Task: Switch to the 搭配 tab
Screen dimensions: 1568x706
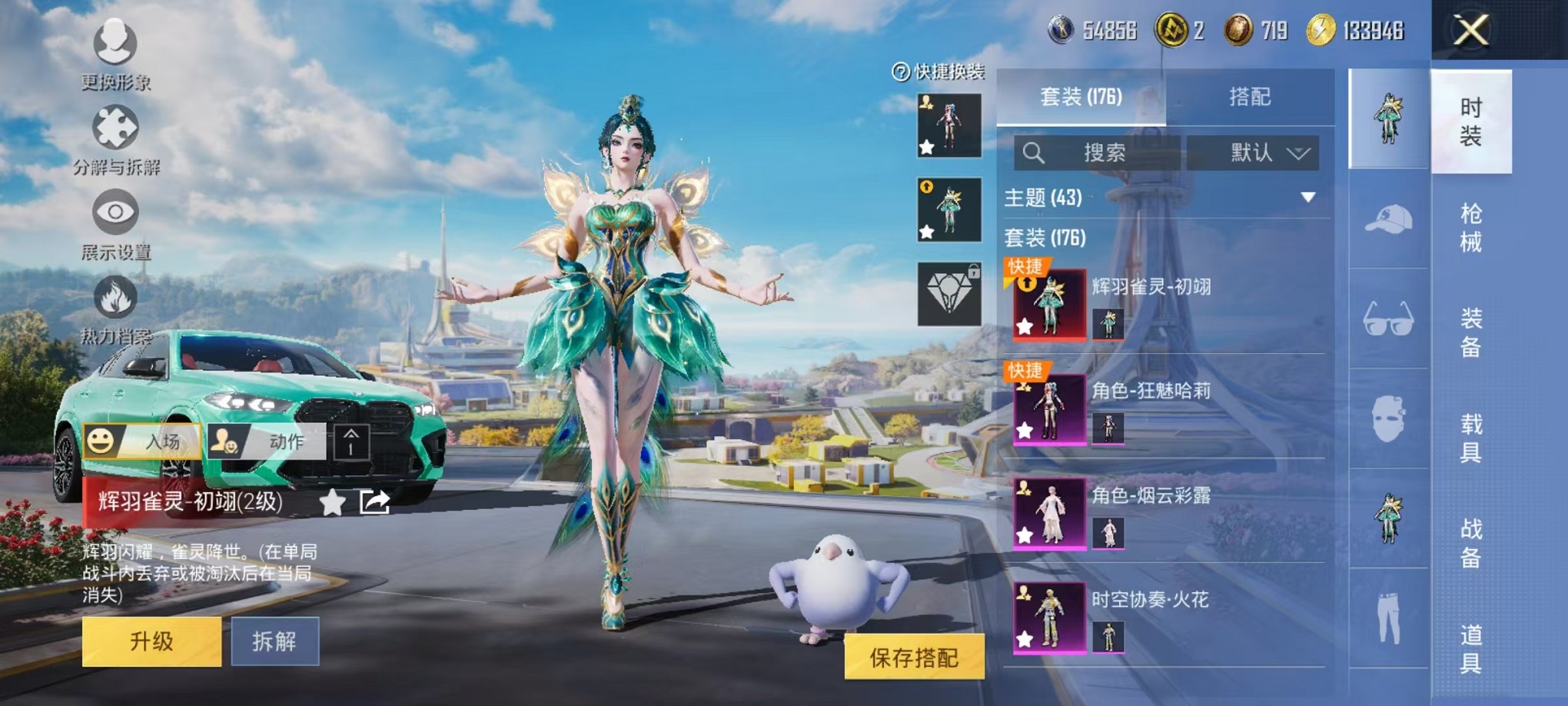Action: tap(1250, 95)
